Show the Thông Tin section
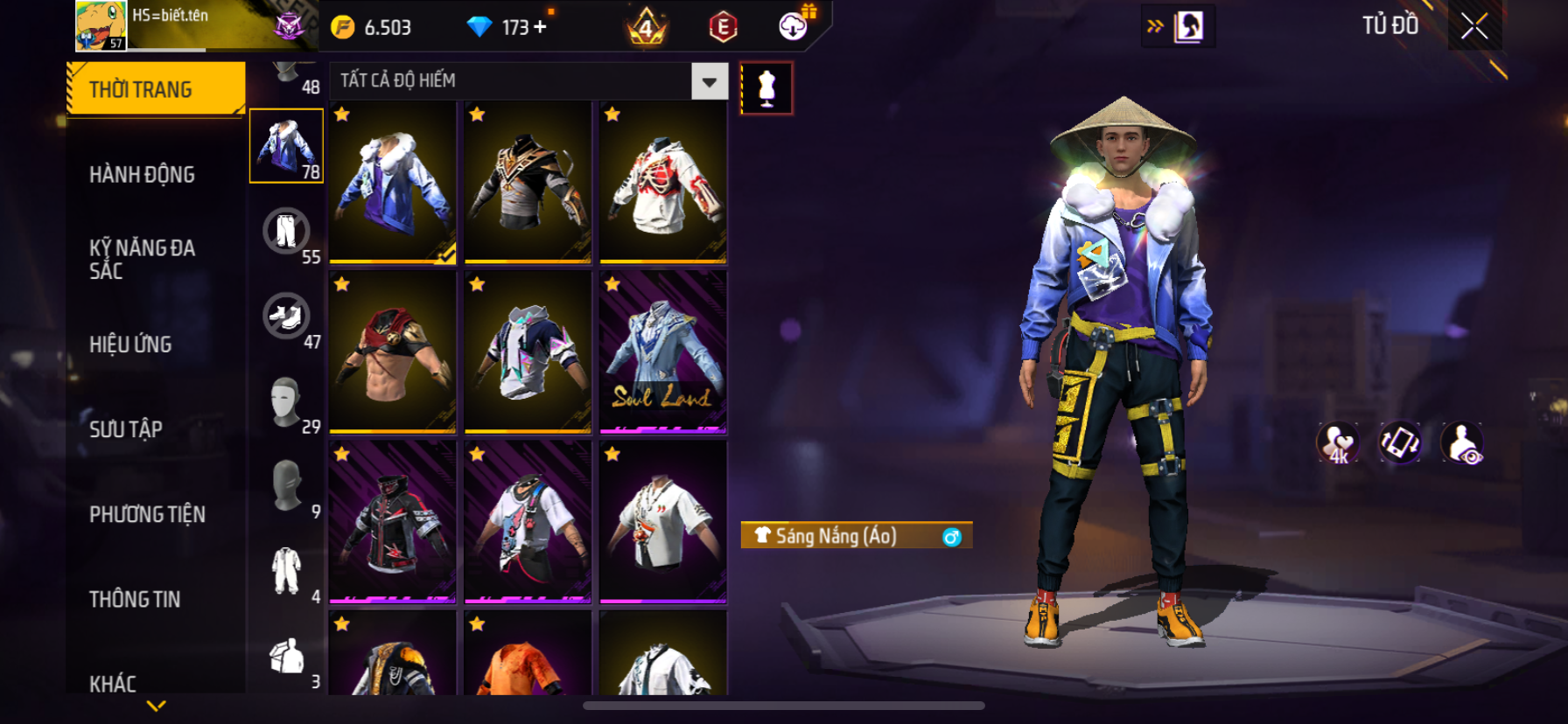Image resolution: width=1568 pixels, height=724 pixels. tap(135, 599)
